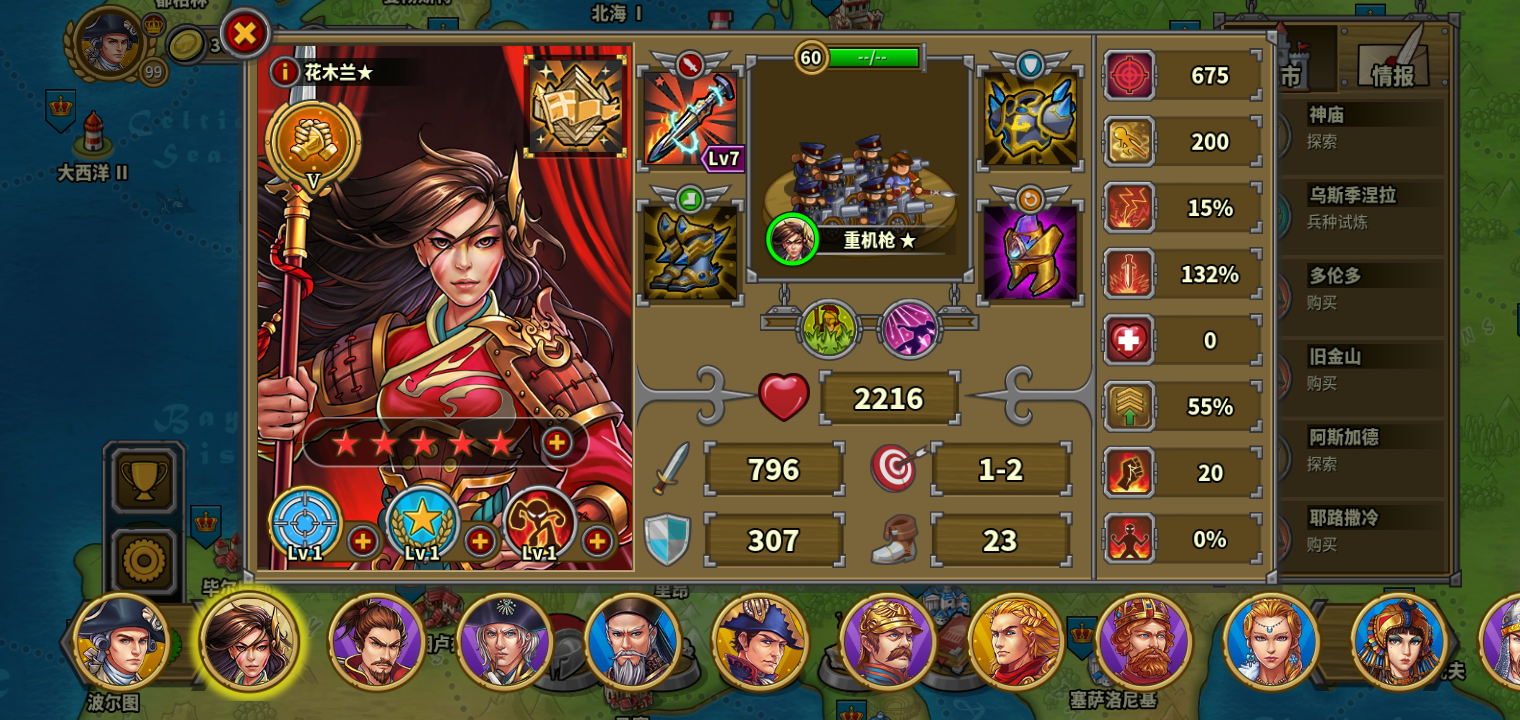1520x720 pixels.
Task: Click the blue chest armor equipment slot
Action: click(1030, 120)
